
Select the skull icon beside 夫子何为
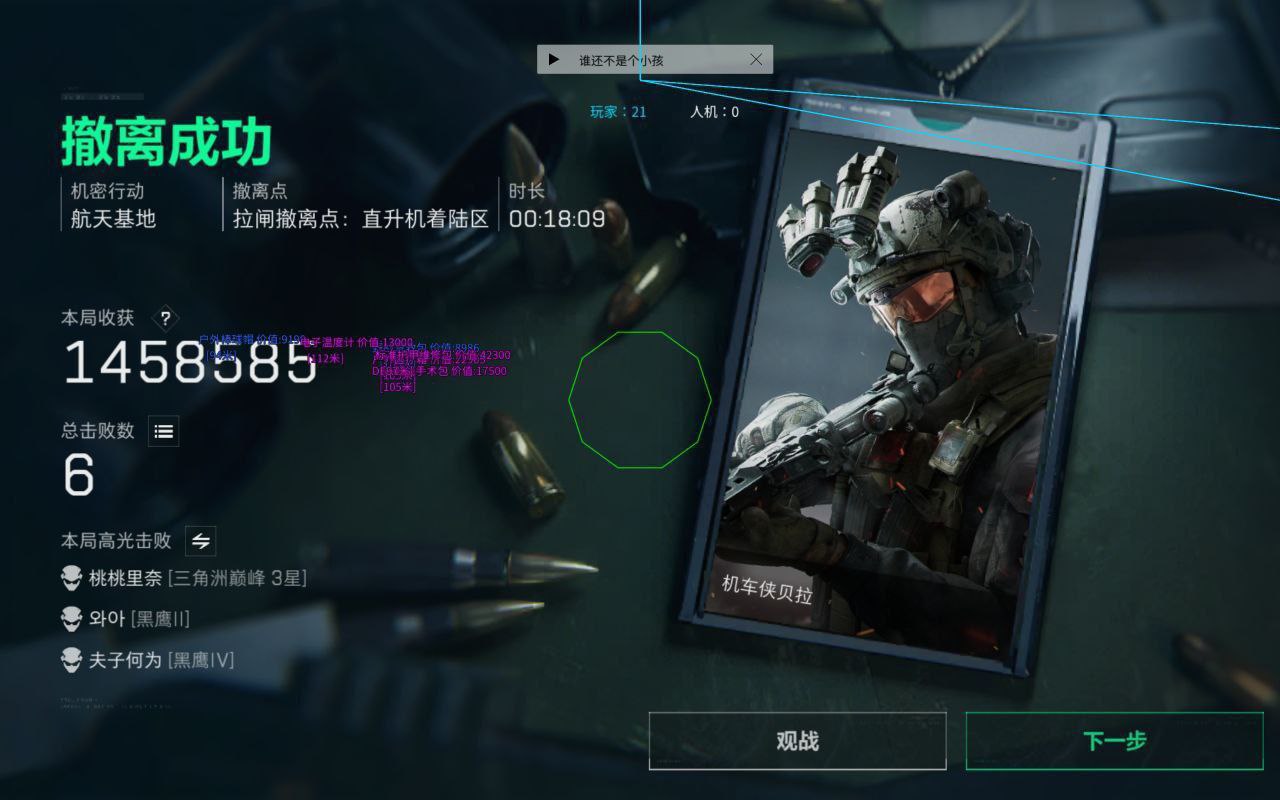point(71,660)
